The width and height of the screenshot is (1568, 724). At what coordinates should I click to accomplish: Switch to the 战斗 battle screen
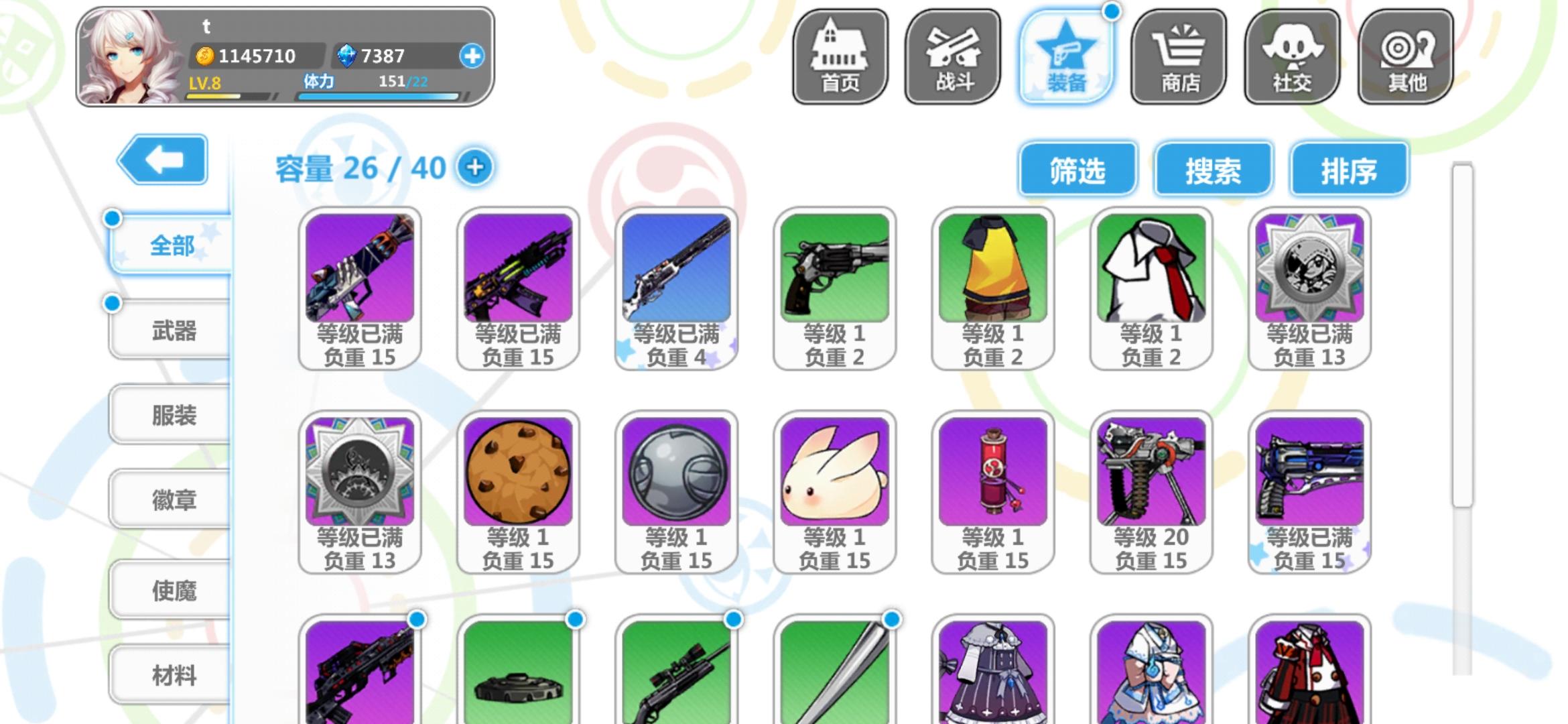click(952, 57)
